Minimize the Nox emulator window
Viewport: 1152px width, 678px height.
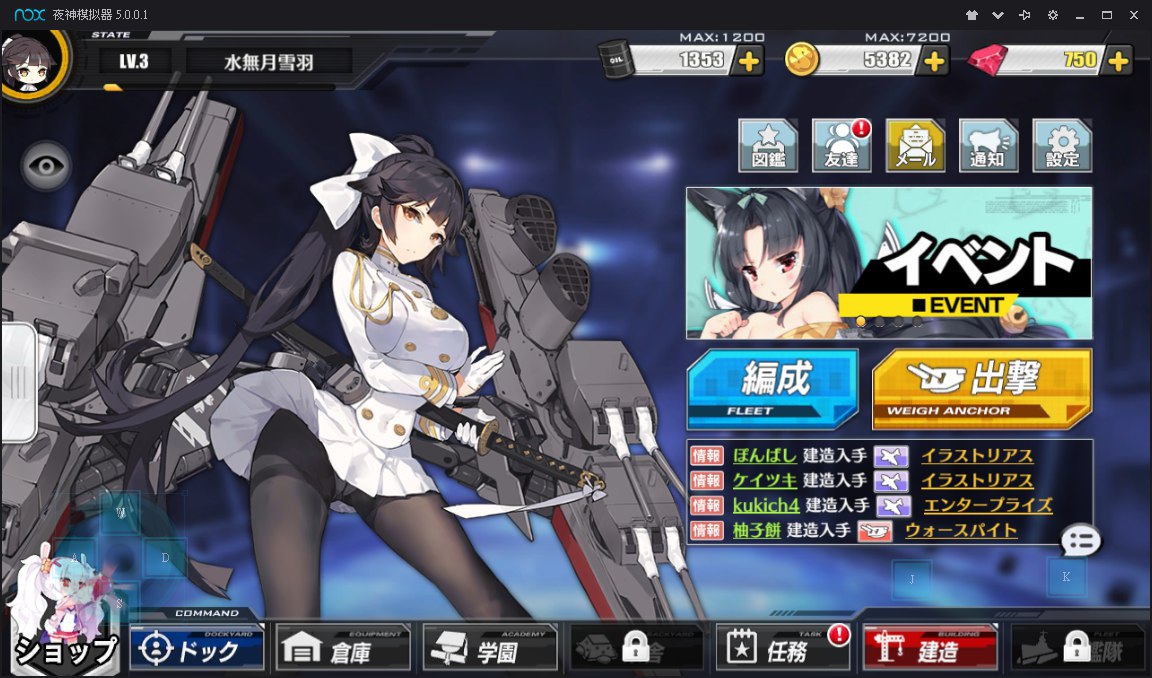pyautogui.click(x=1079, y=15)
